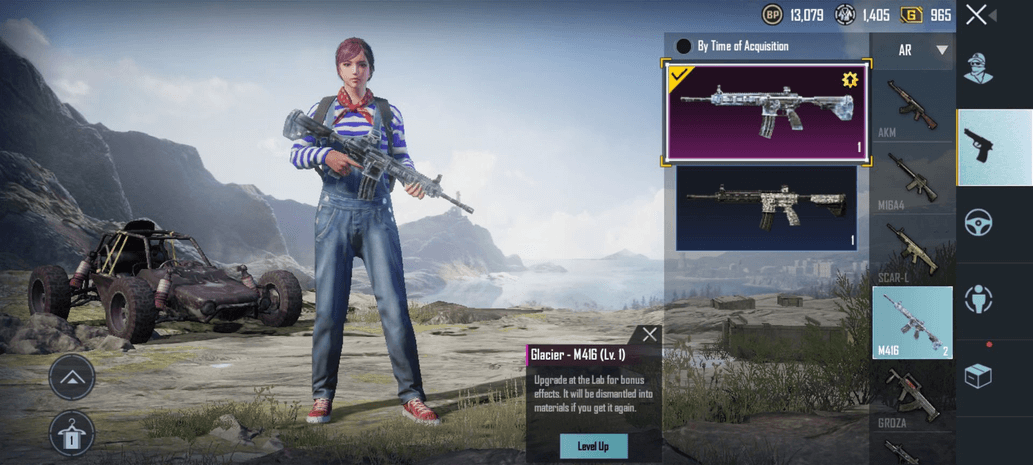Open the parachute figure tab

point(978,298)
